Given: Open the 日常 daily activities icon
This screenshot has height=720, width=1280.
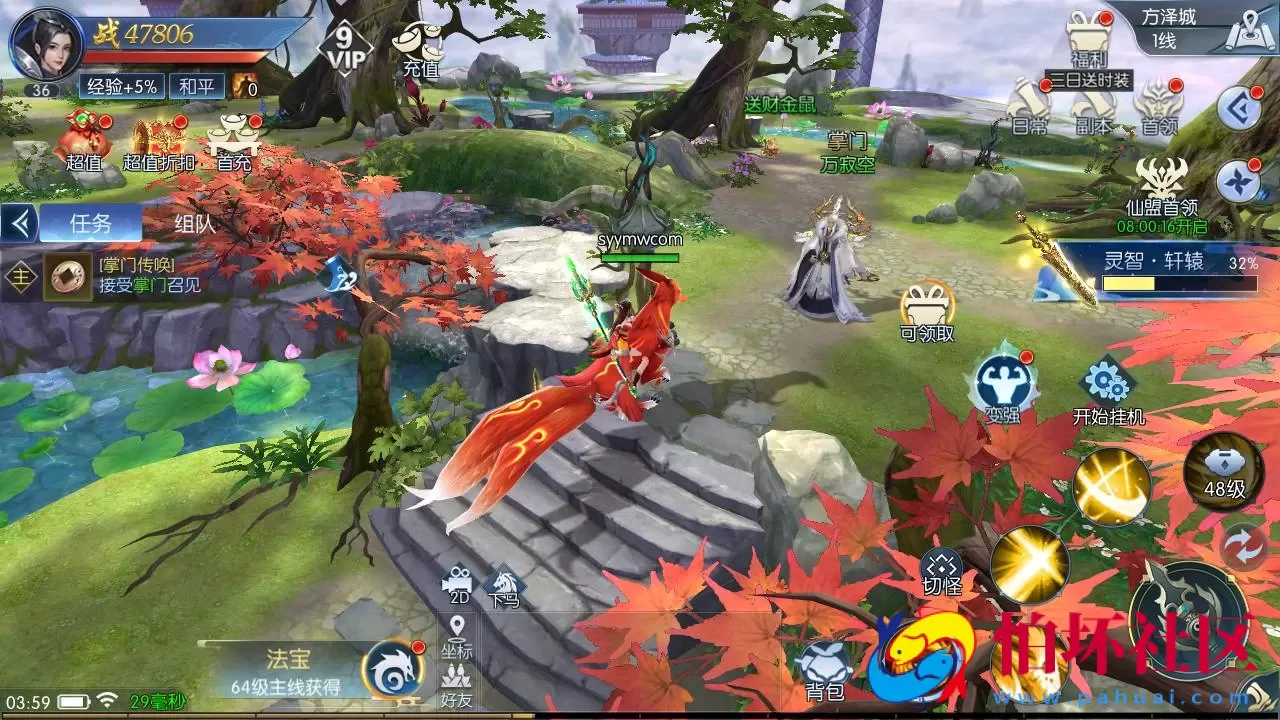Looking at the screenshot, I should pyautogui.click(x=1023, y=110).
